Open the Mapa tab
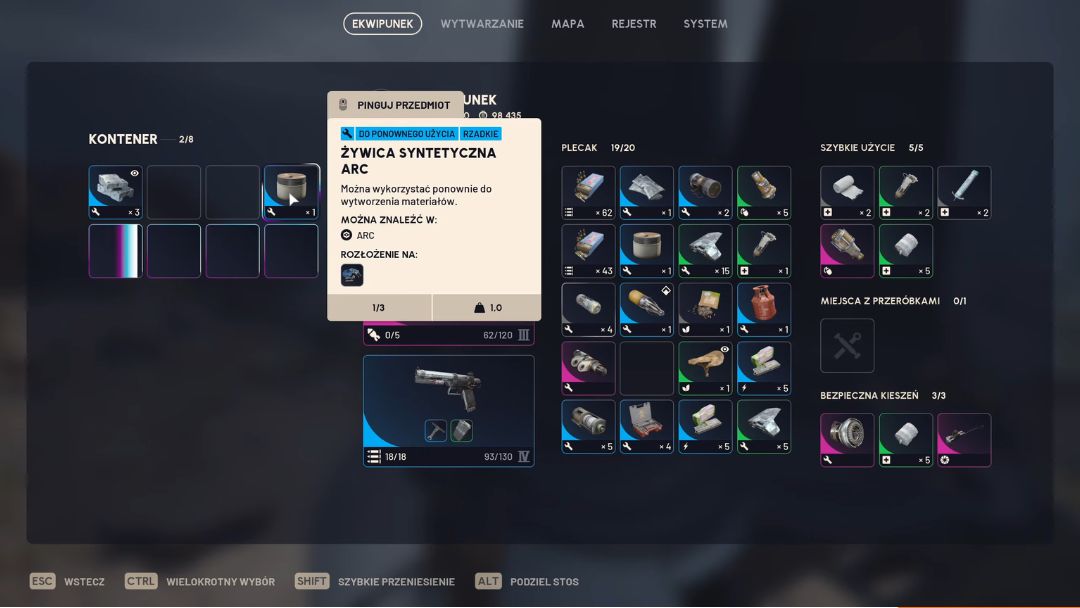The image size is (1080, 608). 568,24
